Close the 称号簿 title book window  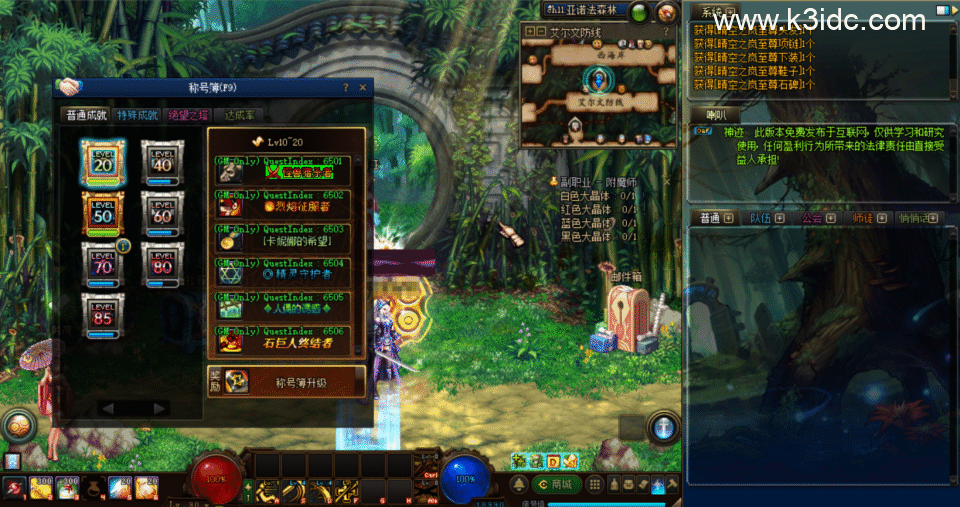(x=365, y=87)
